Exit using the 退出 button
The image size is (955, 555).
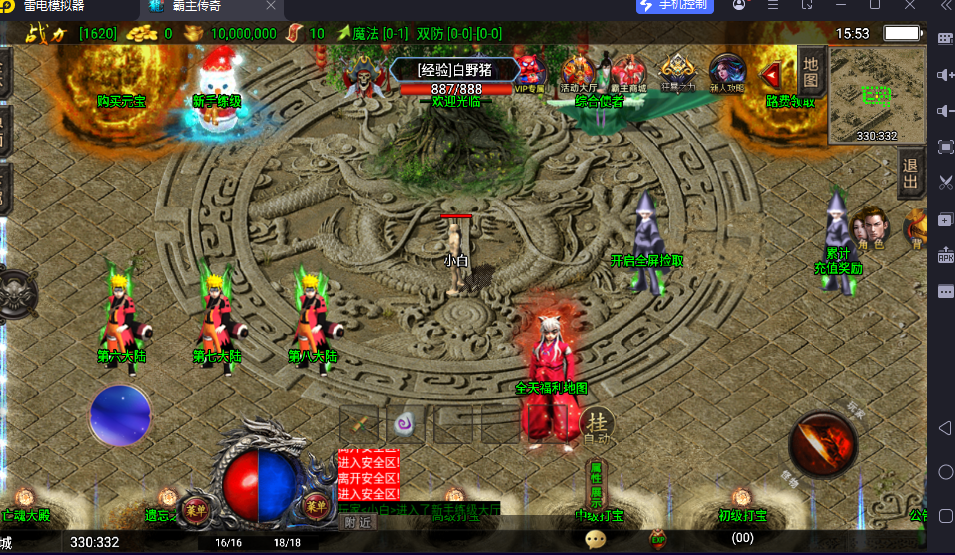tap(911, 173)
